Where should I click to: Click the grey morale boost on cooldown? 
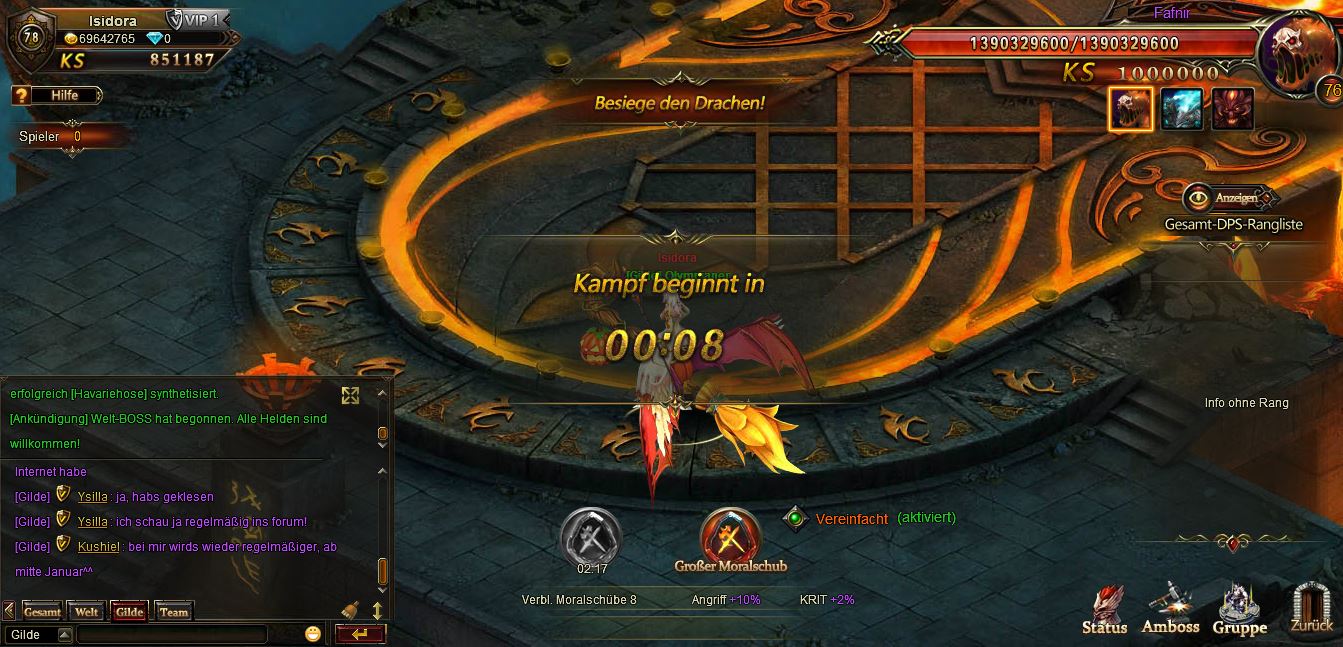pos(590,535)
